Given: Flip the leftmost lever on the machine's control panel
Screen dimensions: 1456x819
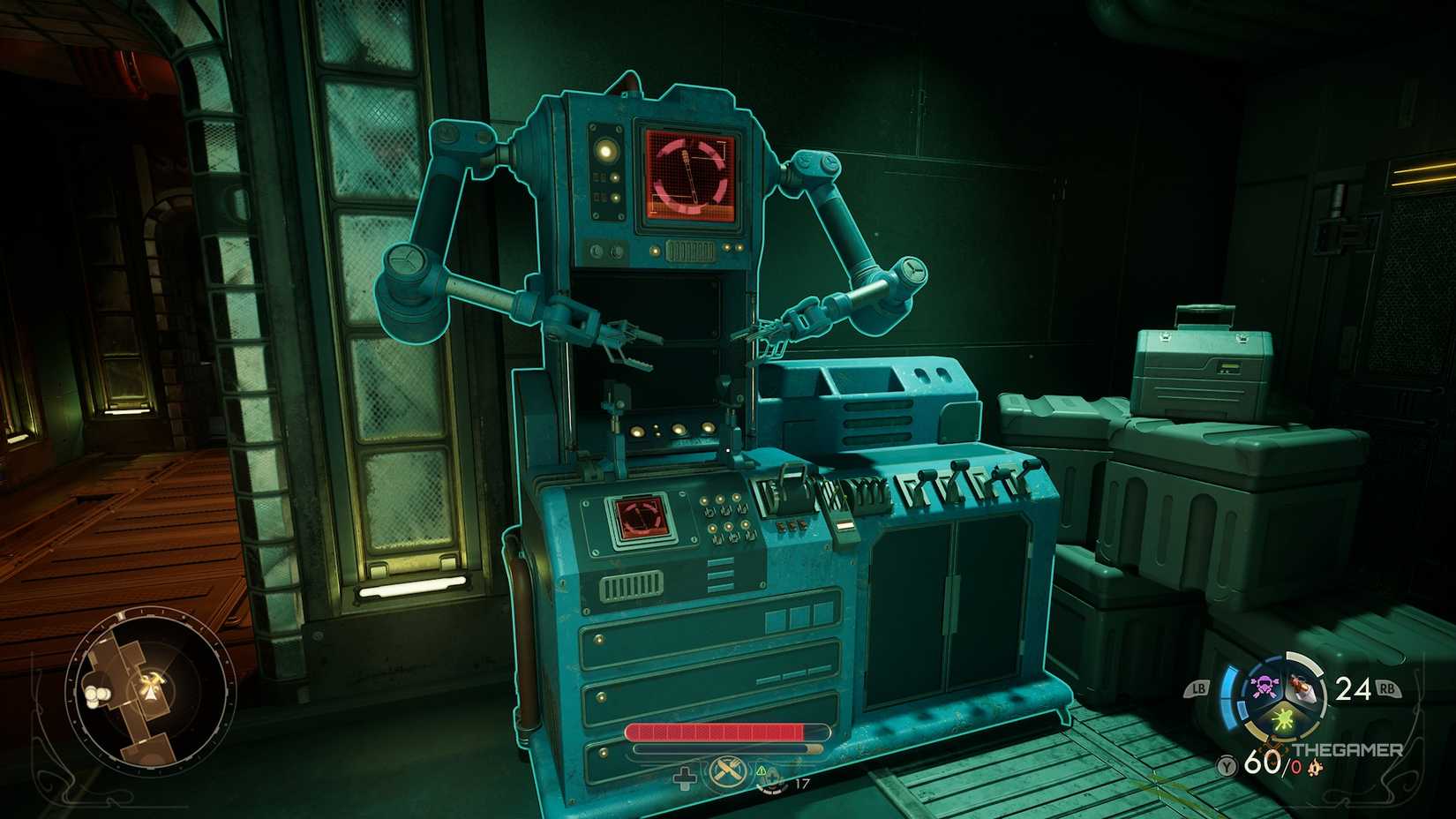Looking at the screenshot, I should click(928, 474).
